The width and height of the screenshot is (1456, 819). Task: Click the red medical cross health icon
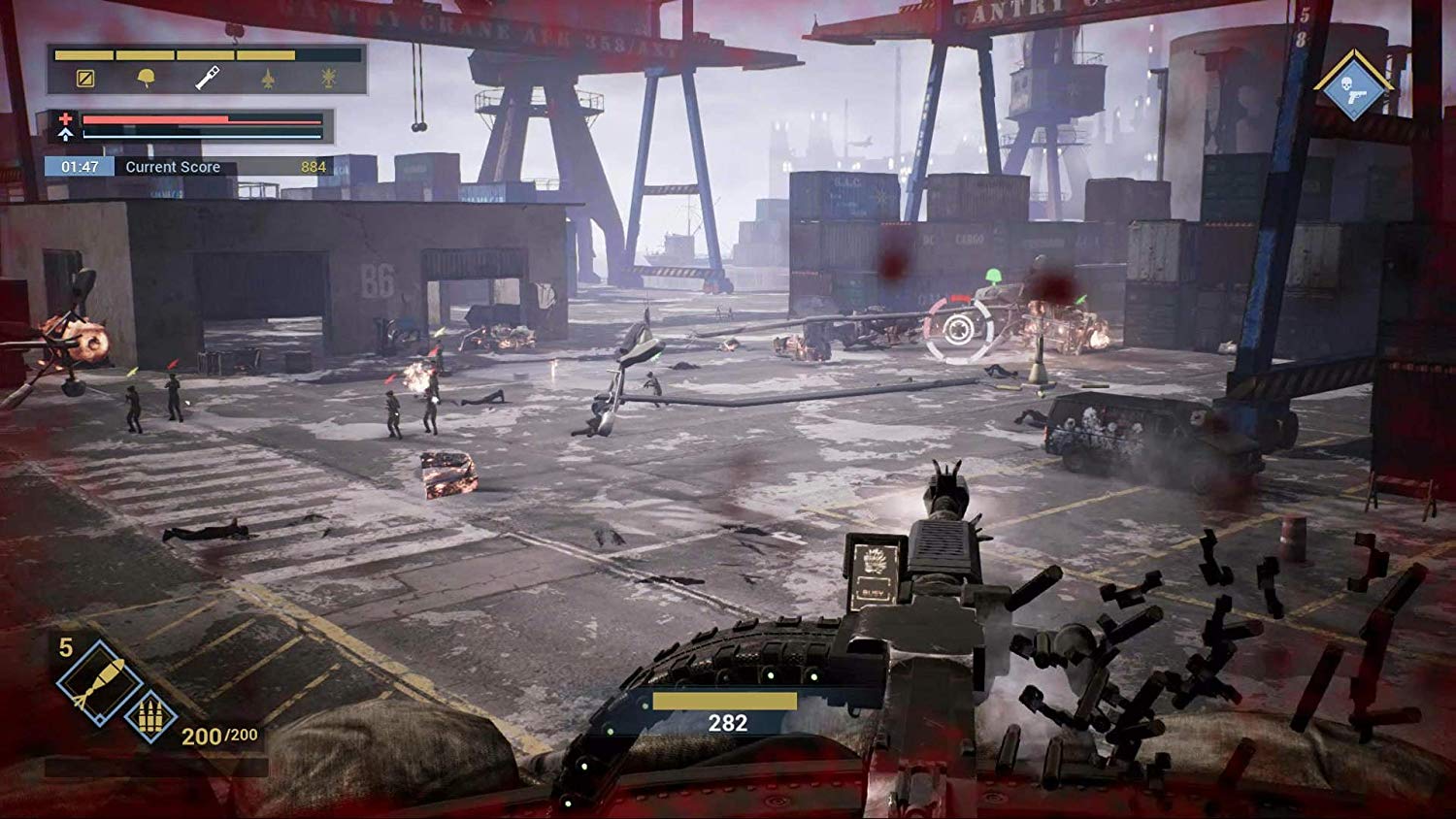click(x=65, y=117)
